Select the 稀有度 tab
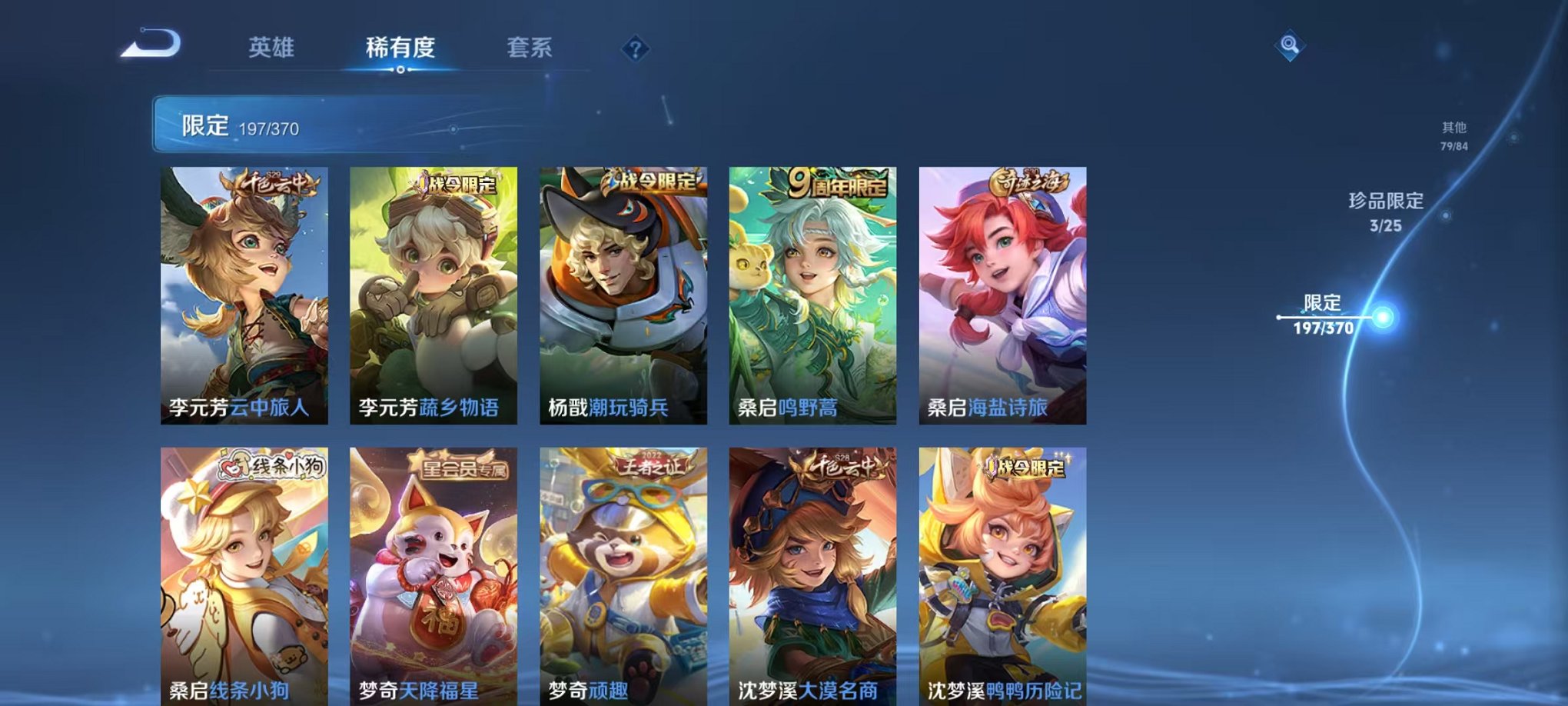This screenshot has height=706, width=1568. click(400, 48)
